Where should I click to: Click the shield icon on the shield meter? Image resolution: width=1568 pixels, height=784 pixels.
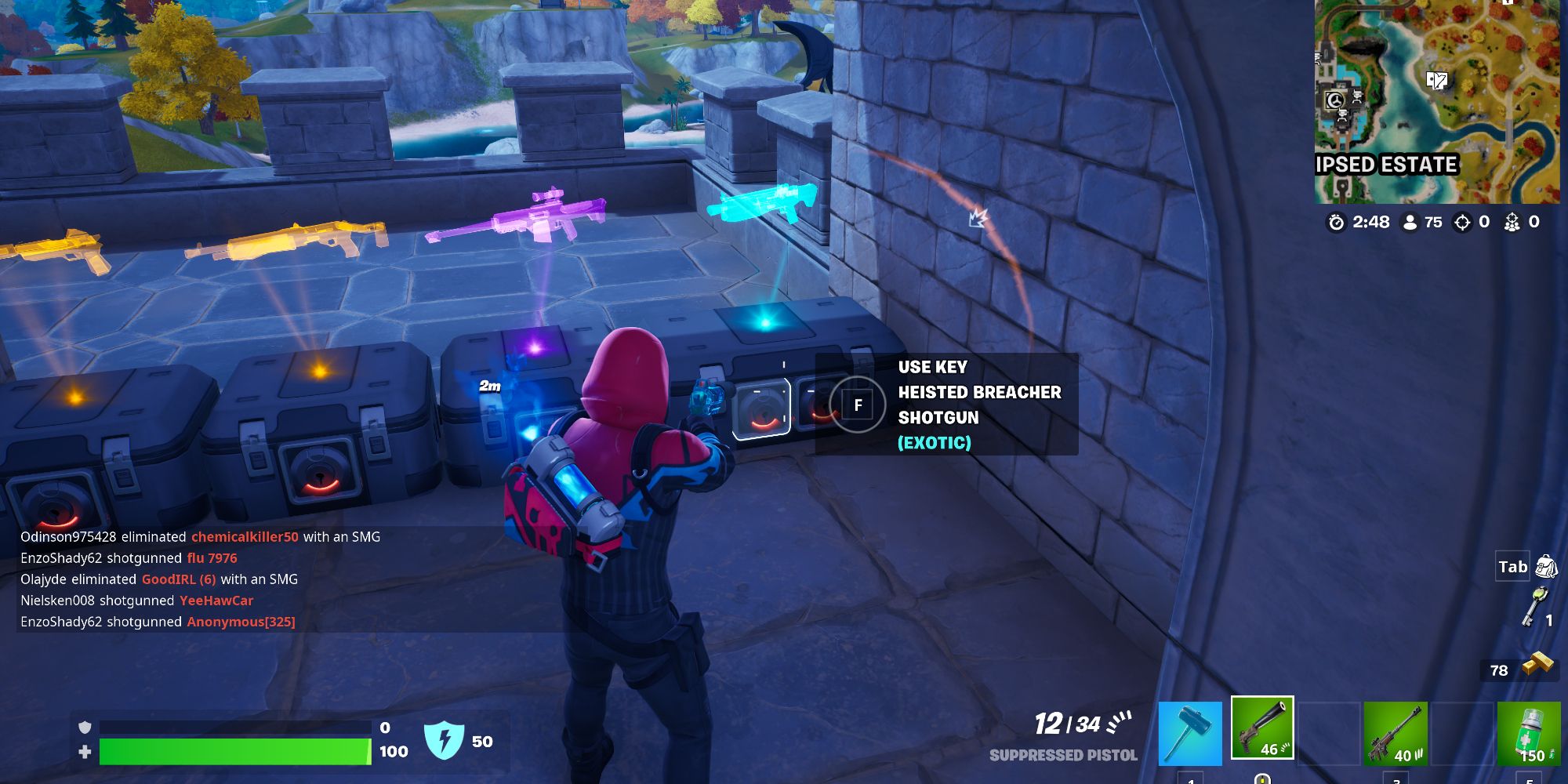pyautogui.click(x=86, y=727)
